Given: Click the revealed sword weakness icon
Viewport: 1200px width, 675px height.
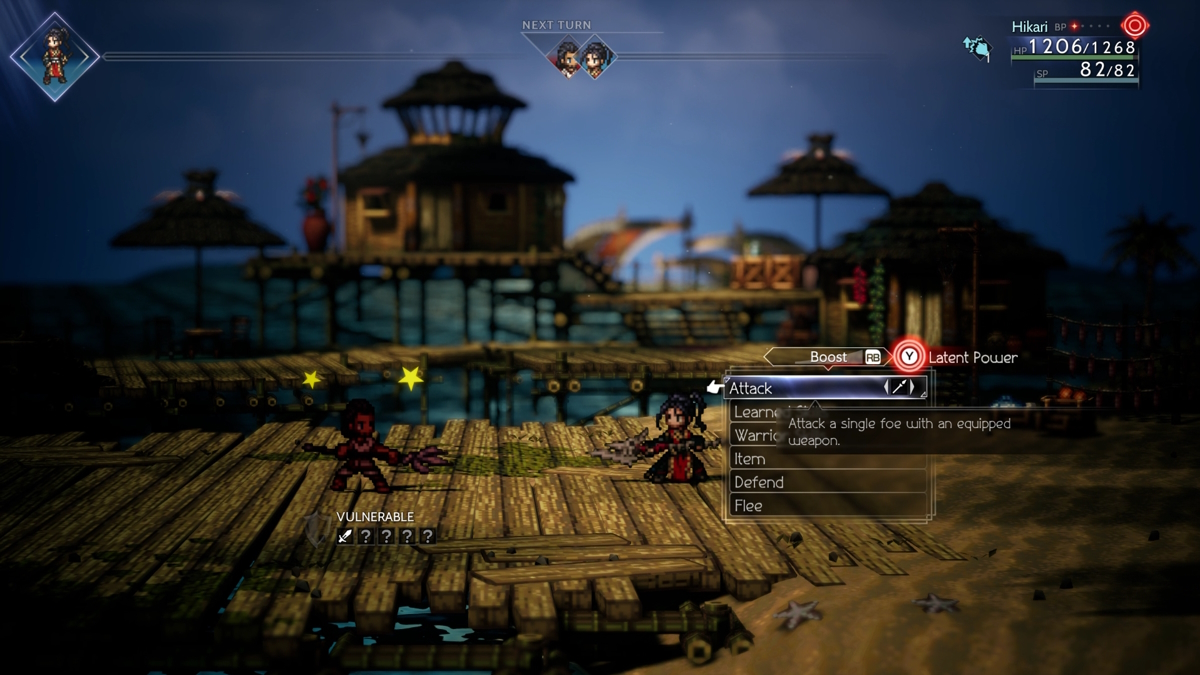Looking at the screenshot, I should click(346, 536).
